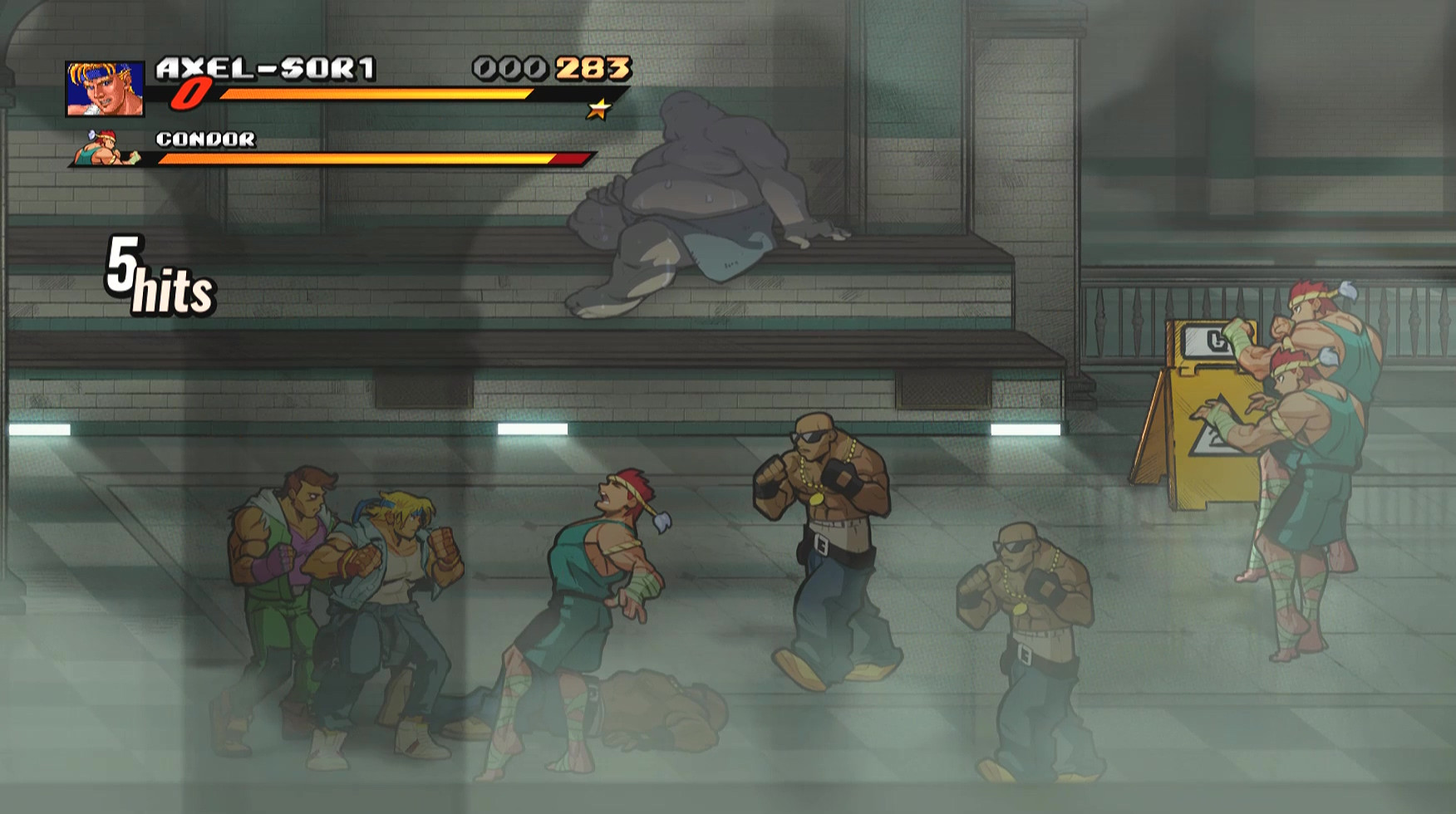
Task: Click the '5 hits' combo counter
Action: [158, 274]
